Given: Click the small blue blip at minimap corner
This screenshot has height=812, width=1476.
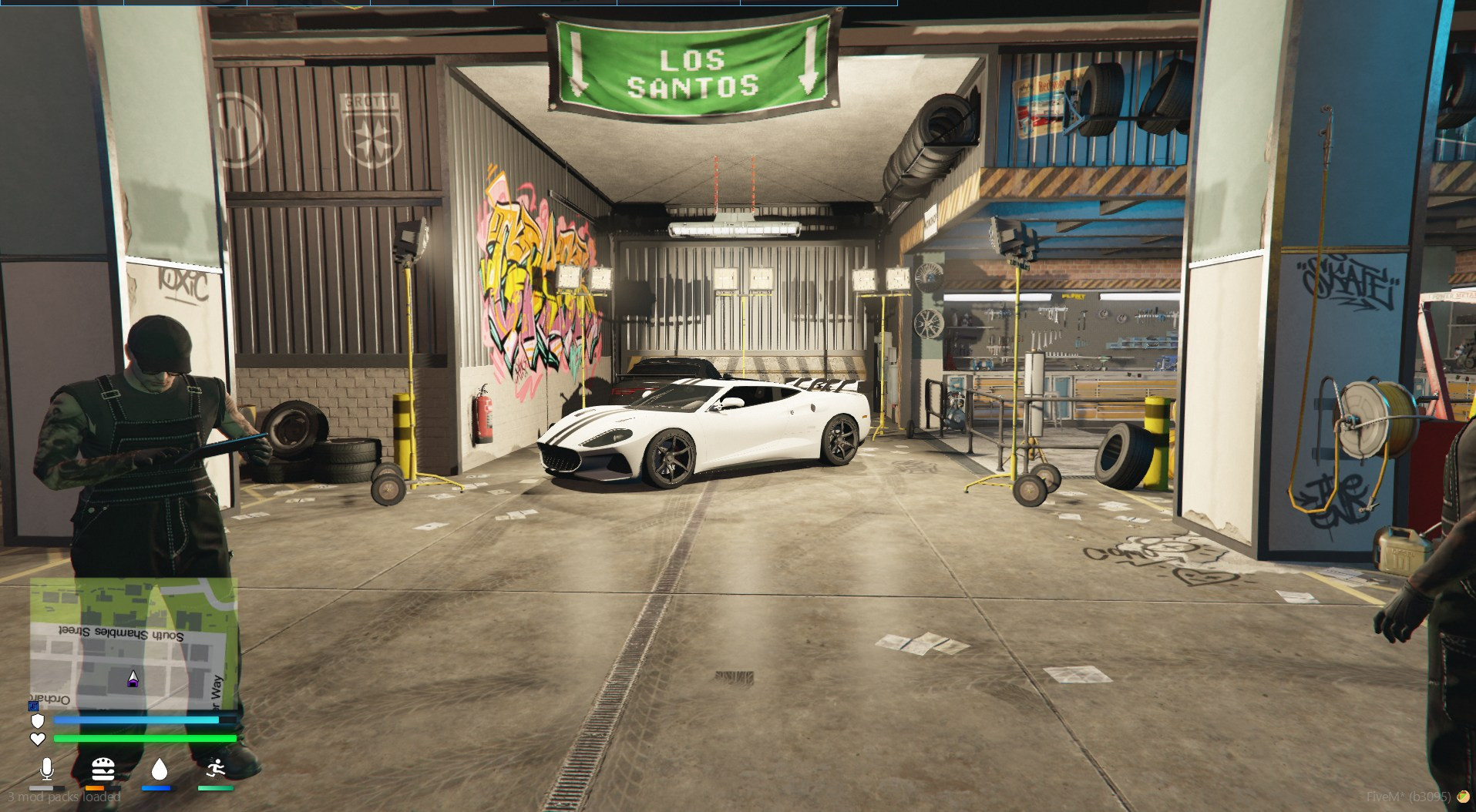Looking at the screenshot, I should coord(33,706).
